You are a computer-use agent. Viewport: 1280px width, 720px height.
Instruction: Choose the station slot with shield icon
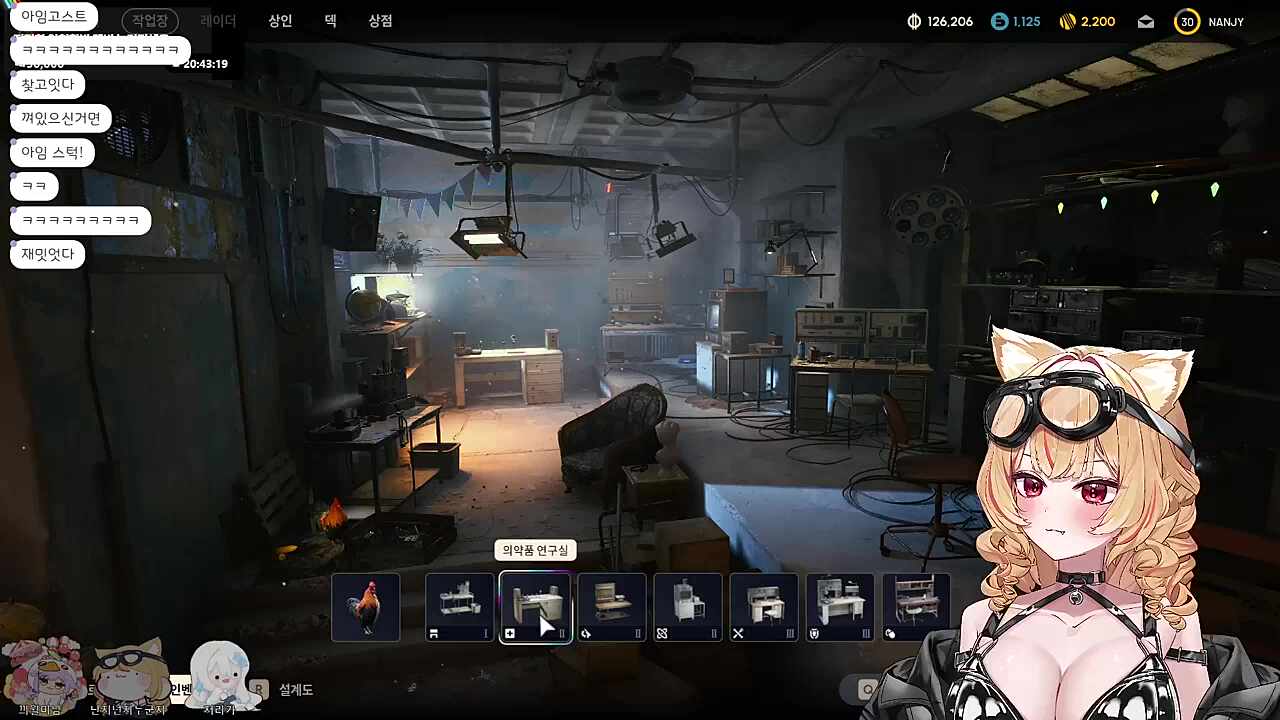coord(840,607)
